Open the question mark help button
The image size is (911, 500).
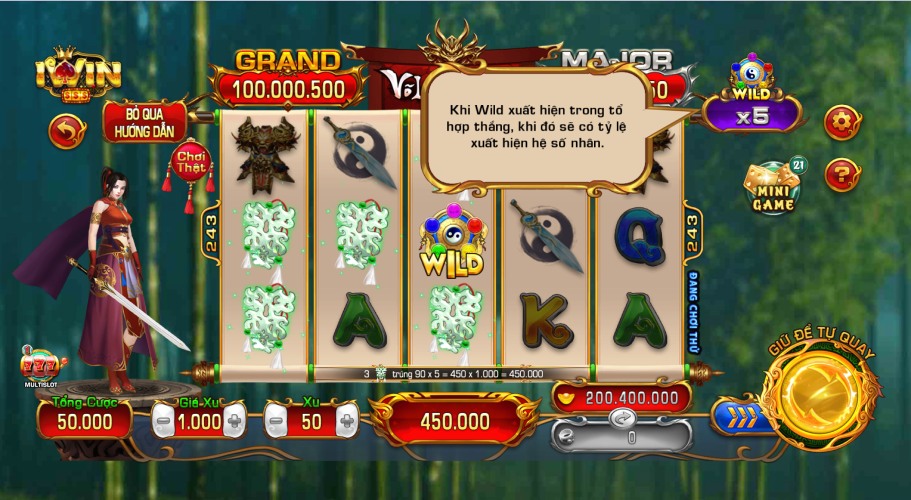[842, 175]
